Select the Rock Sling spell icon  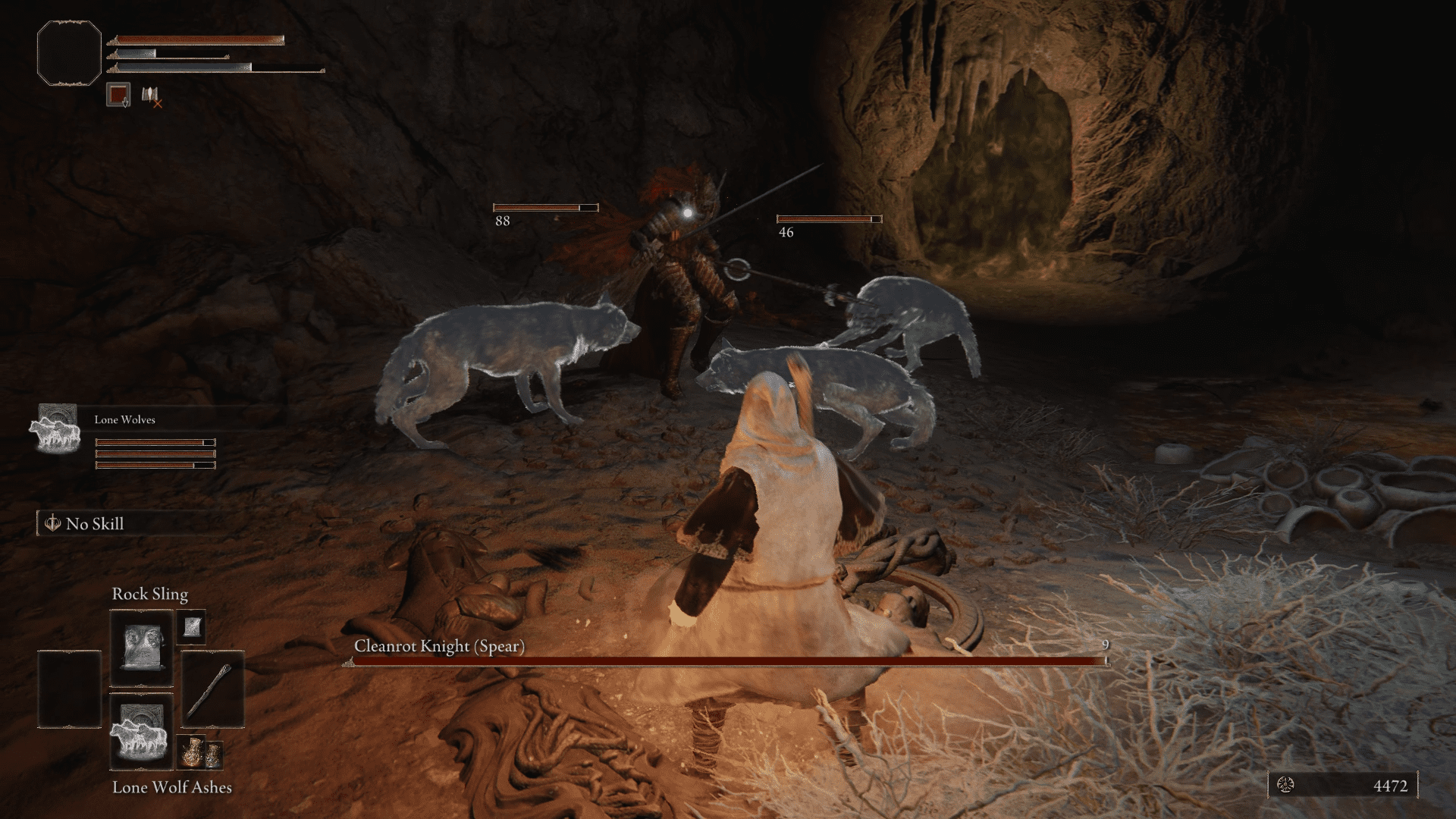tap(142, 646)
